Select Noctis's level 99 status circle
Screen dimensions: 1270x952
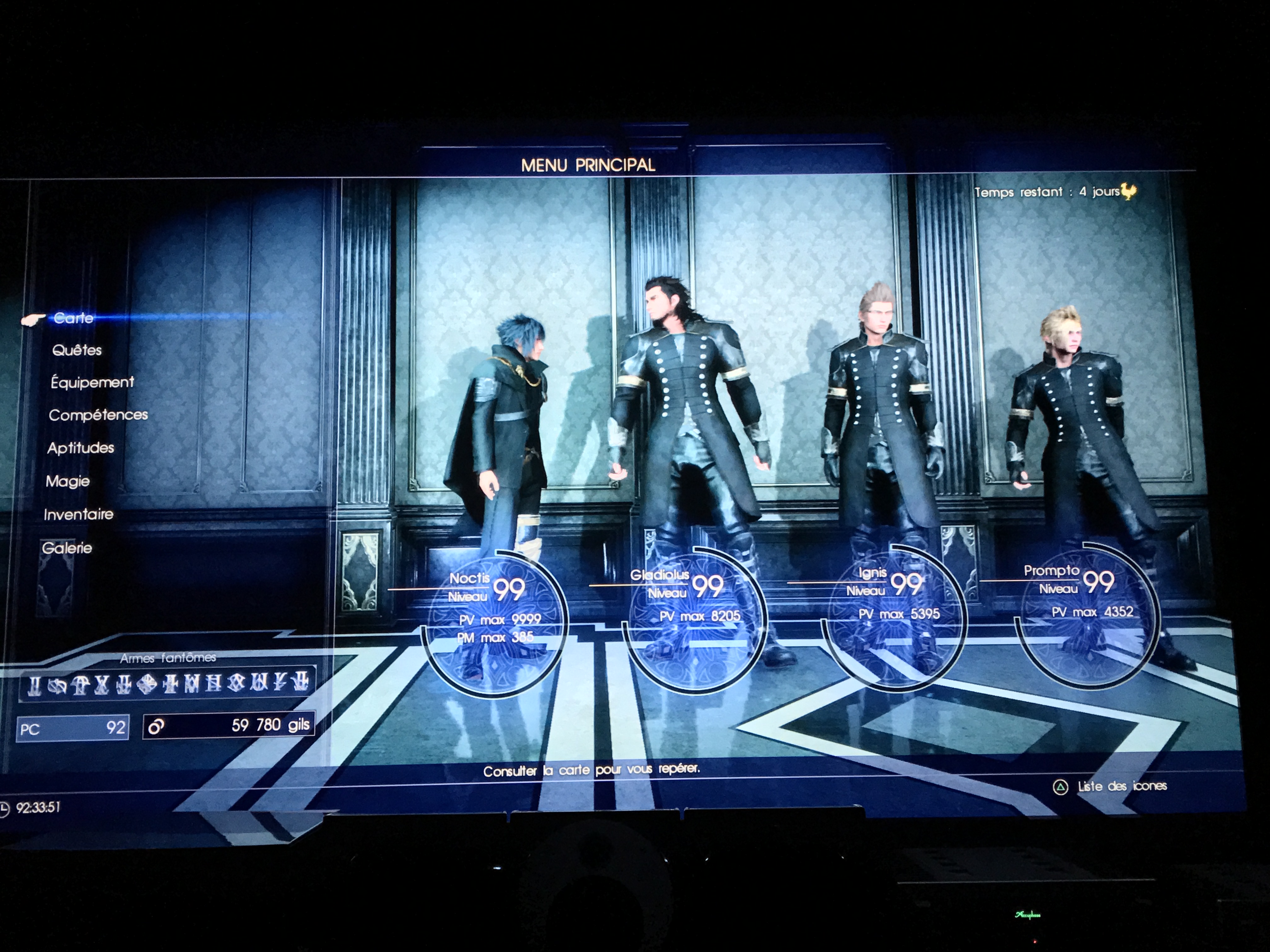[495, 623]
